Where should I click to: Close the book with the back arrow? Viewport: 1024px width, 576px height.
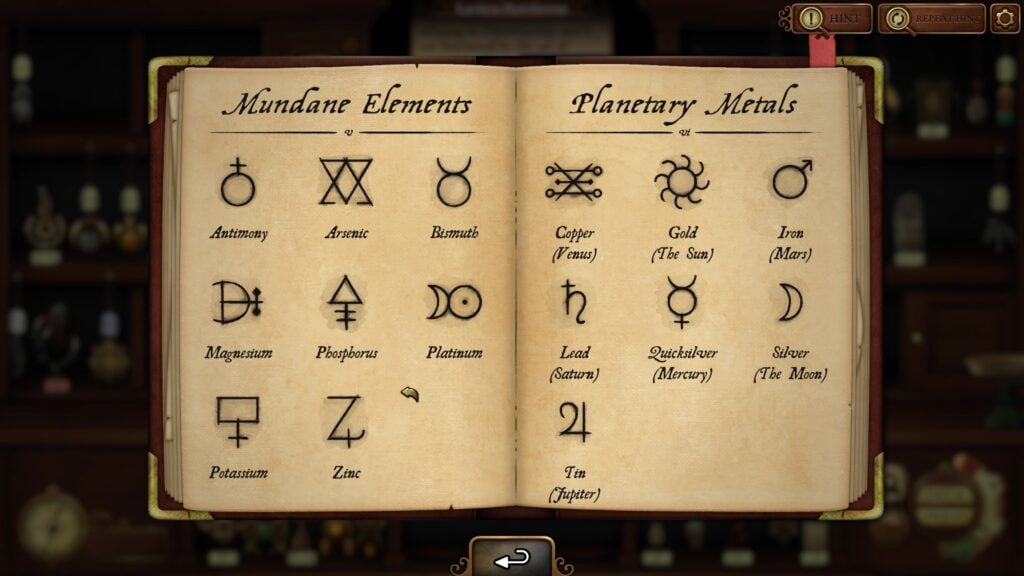click(512, 558)
